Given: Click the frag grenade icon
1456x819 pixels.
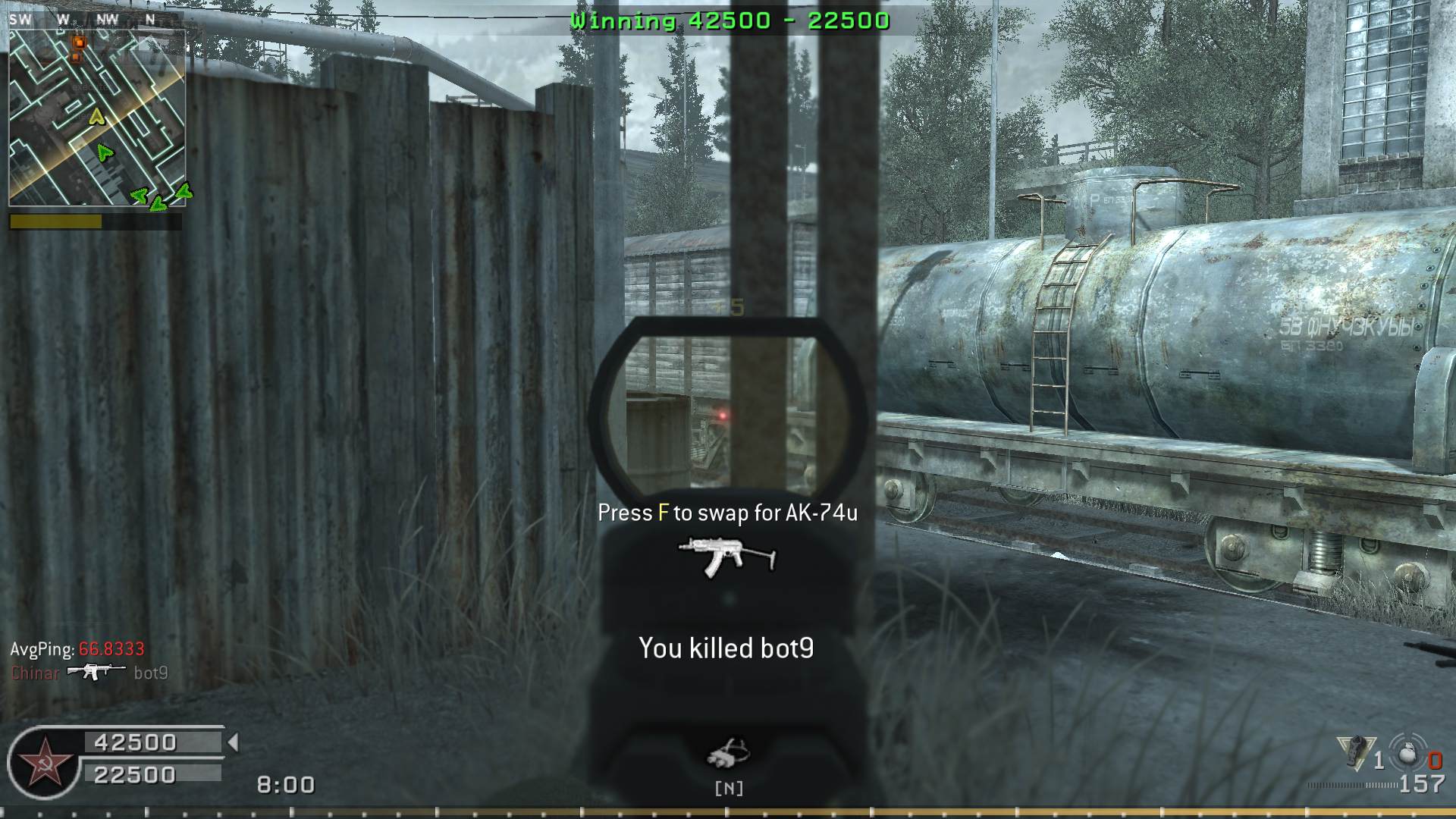Looking at the screenshot, I should (1408, 755).
